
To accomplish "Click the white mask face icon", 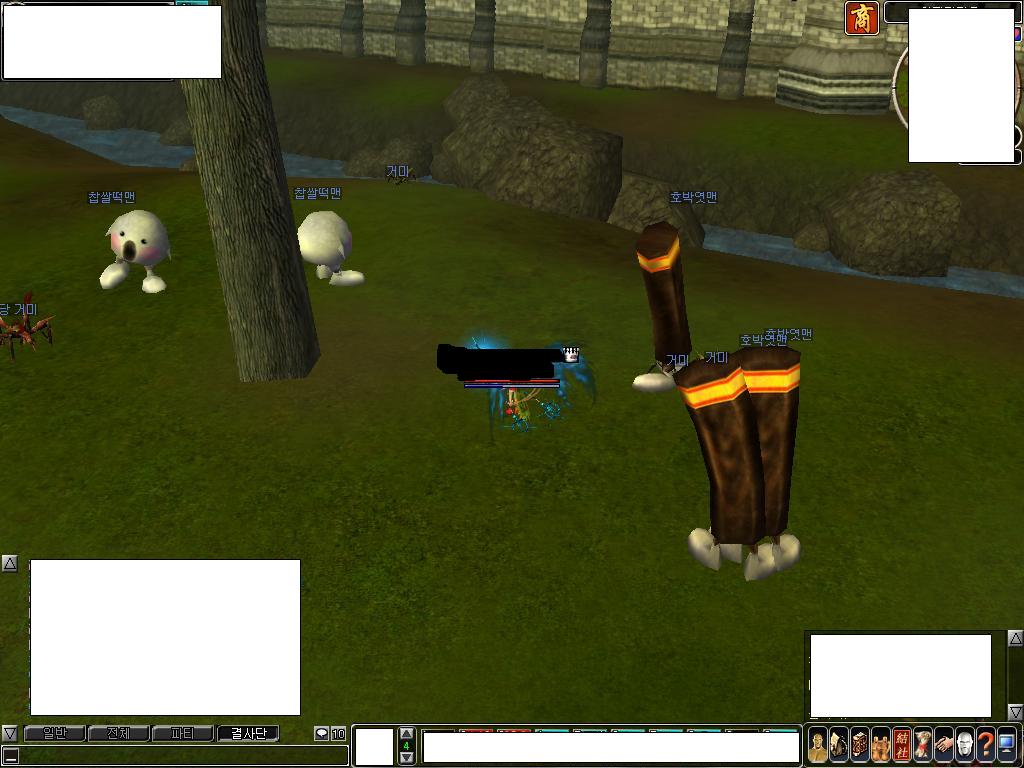I will [x=965, y=745].
